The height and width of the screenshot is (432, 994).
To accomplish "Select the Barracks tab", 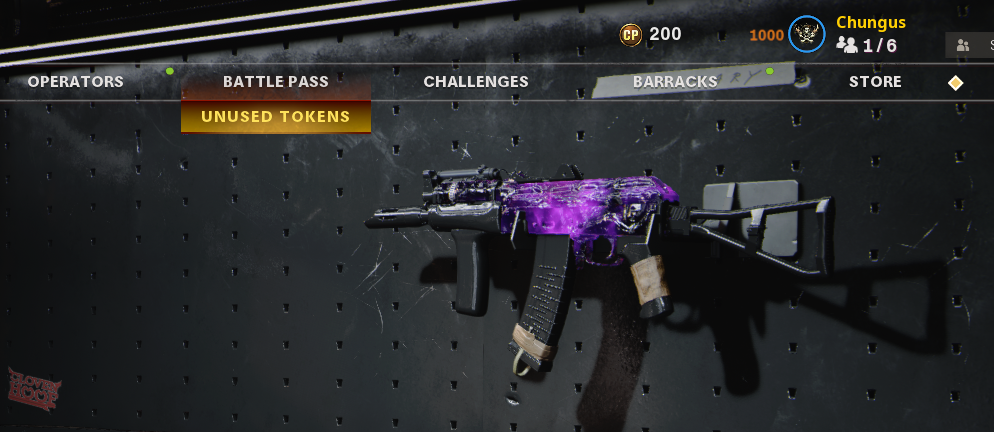I will 675,82.
